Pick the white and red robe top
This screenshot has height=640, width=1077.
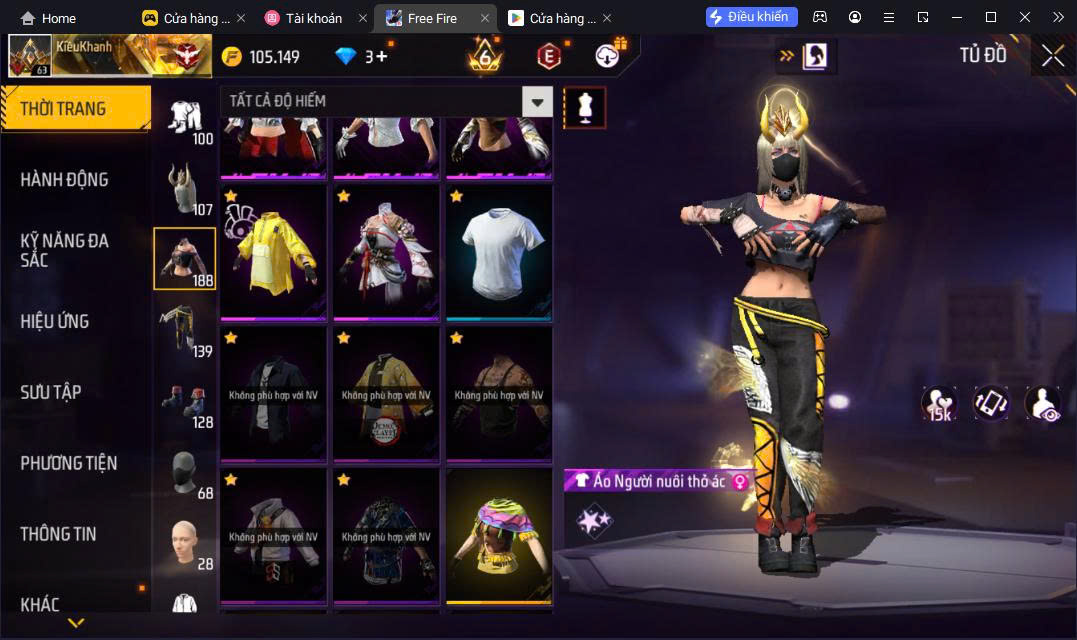pyautogui.click(x=386, y=251)
